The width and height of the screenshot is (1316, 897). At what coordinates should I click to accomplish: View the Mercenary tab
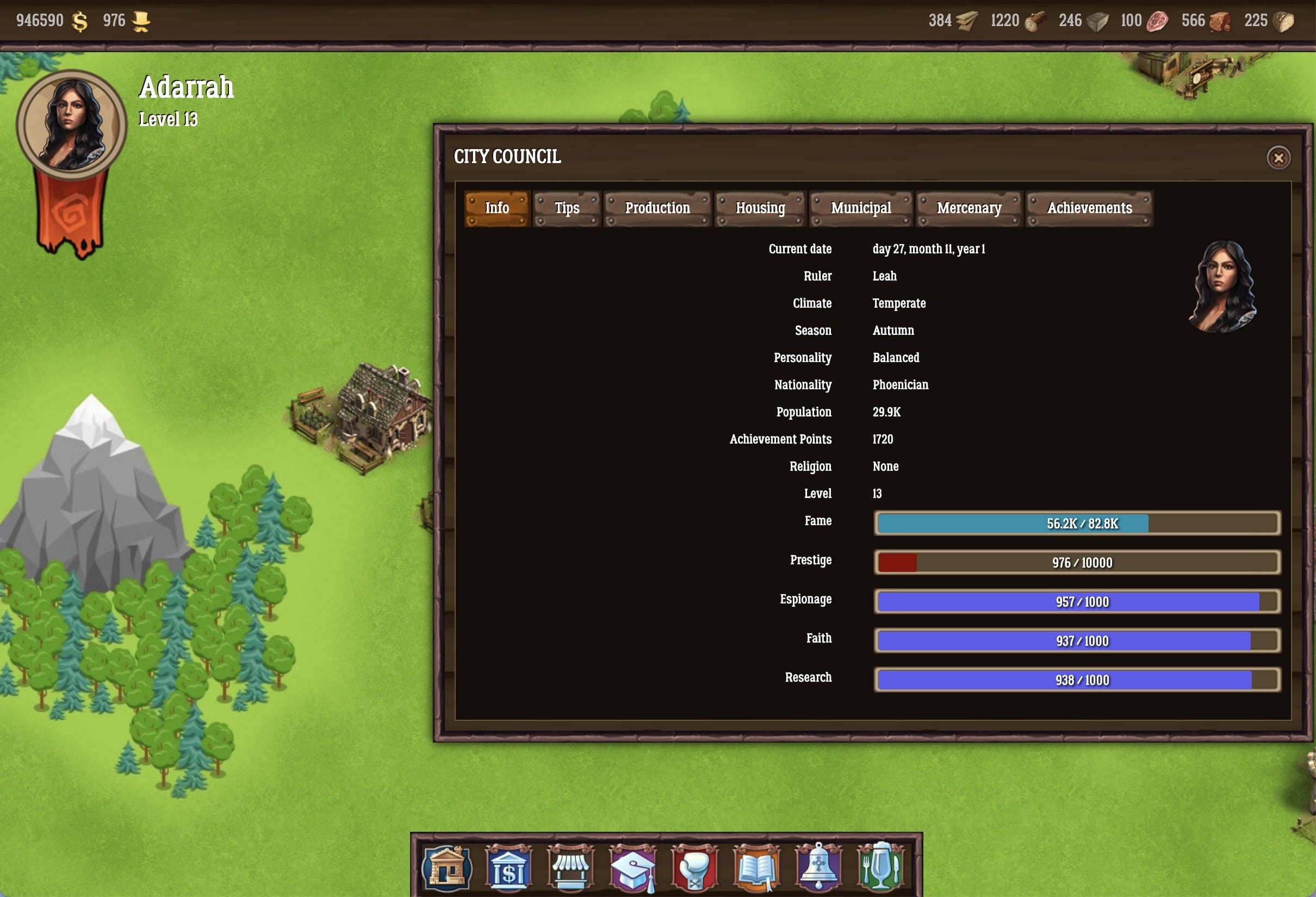point(969,208)
